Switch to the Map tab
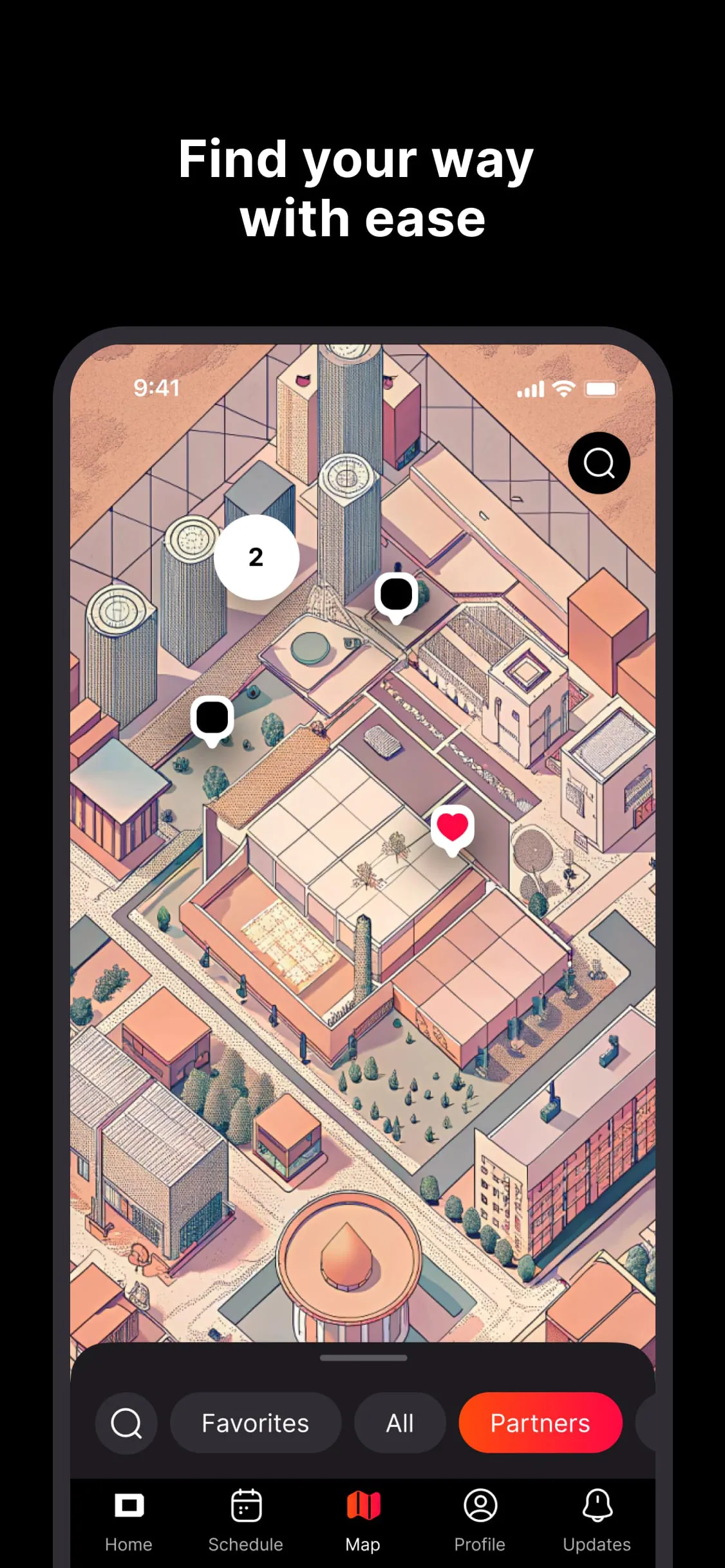The image size is (725, 1568). click(363, 1519)
